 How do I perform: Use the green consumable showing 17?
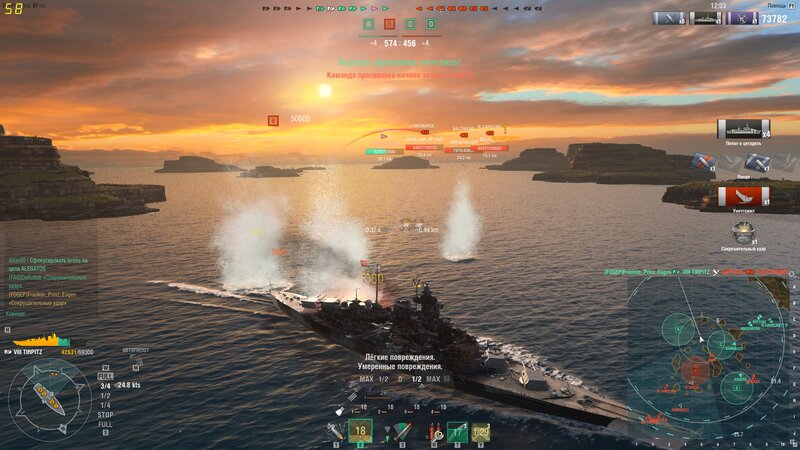[458, 433]
